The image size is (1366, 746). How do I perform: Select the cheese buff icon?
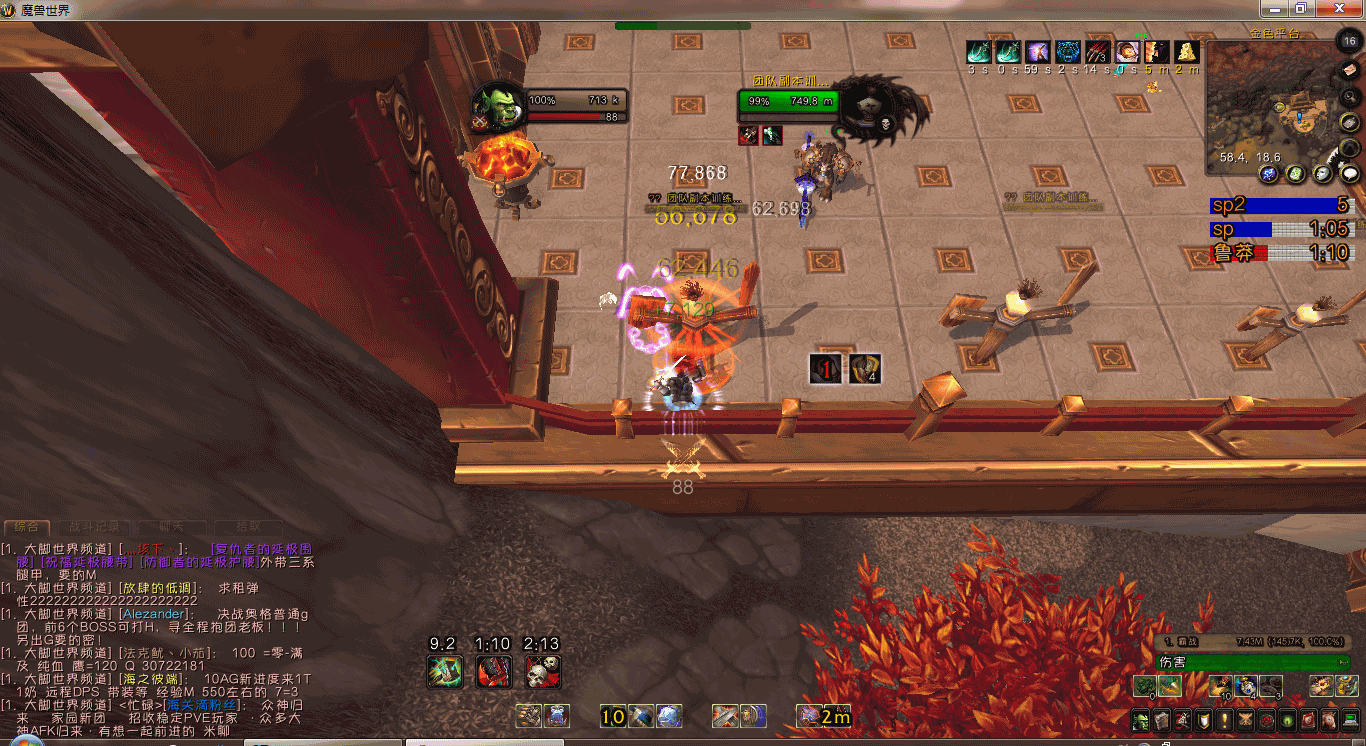(1187, 52)
